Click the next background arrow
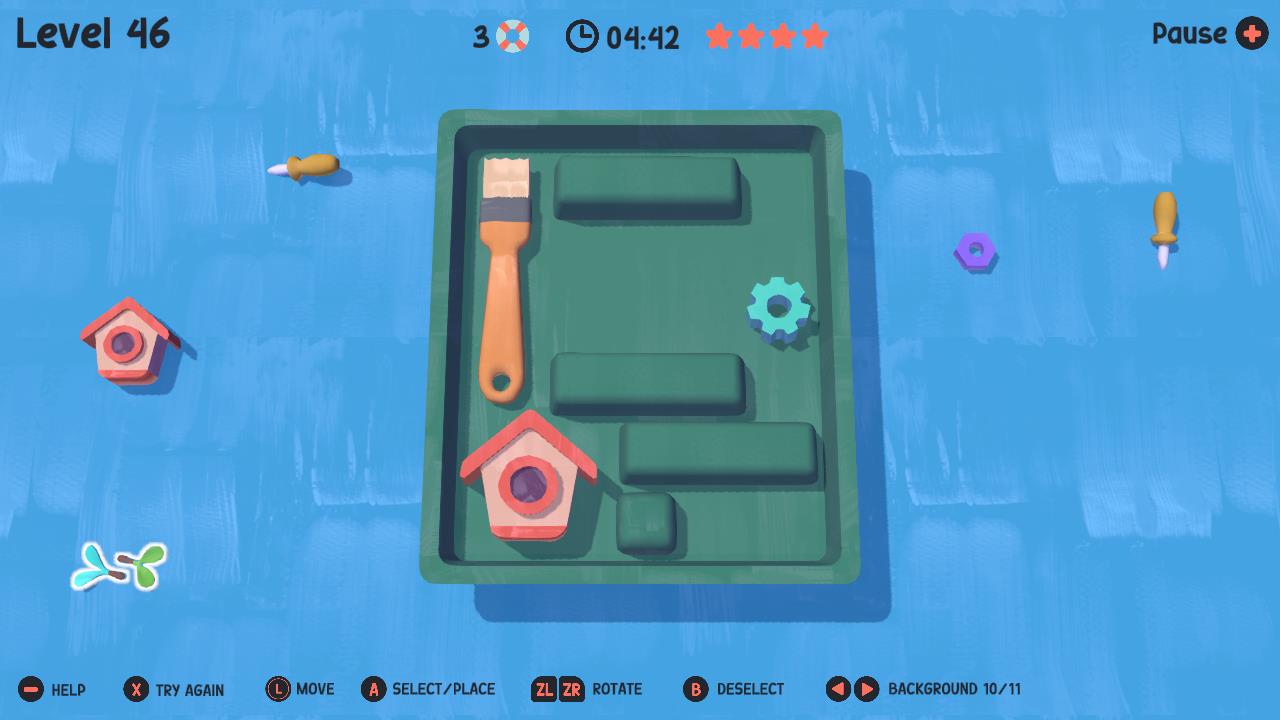 click(x=864, y=688)
